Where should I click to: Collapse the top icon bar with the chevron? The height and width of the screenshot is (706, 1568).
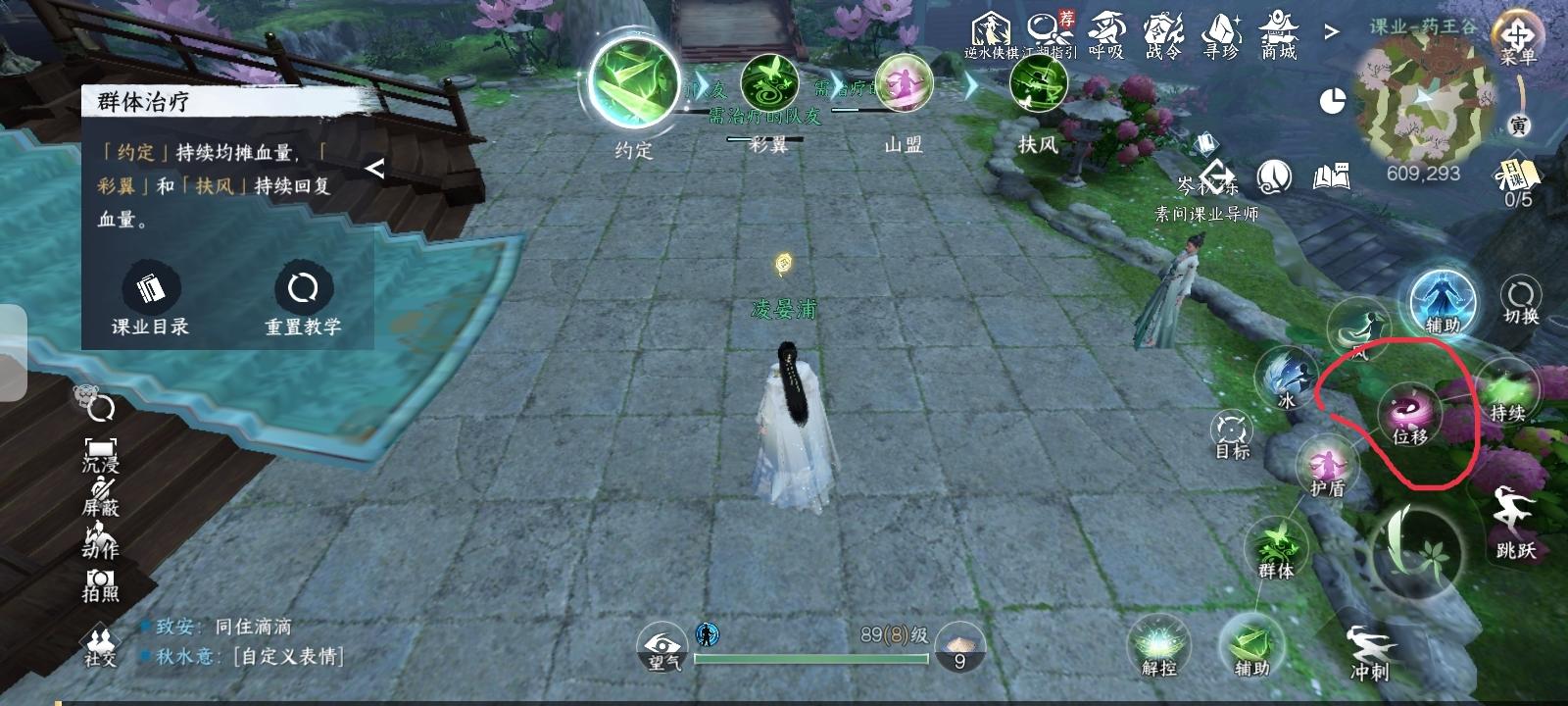pyautogui.click(x=1333, y=31)
